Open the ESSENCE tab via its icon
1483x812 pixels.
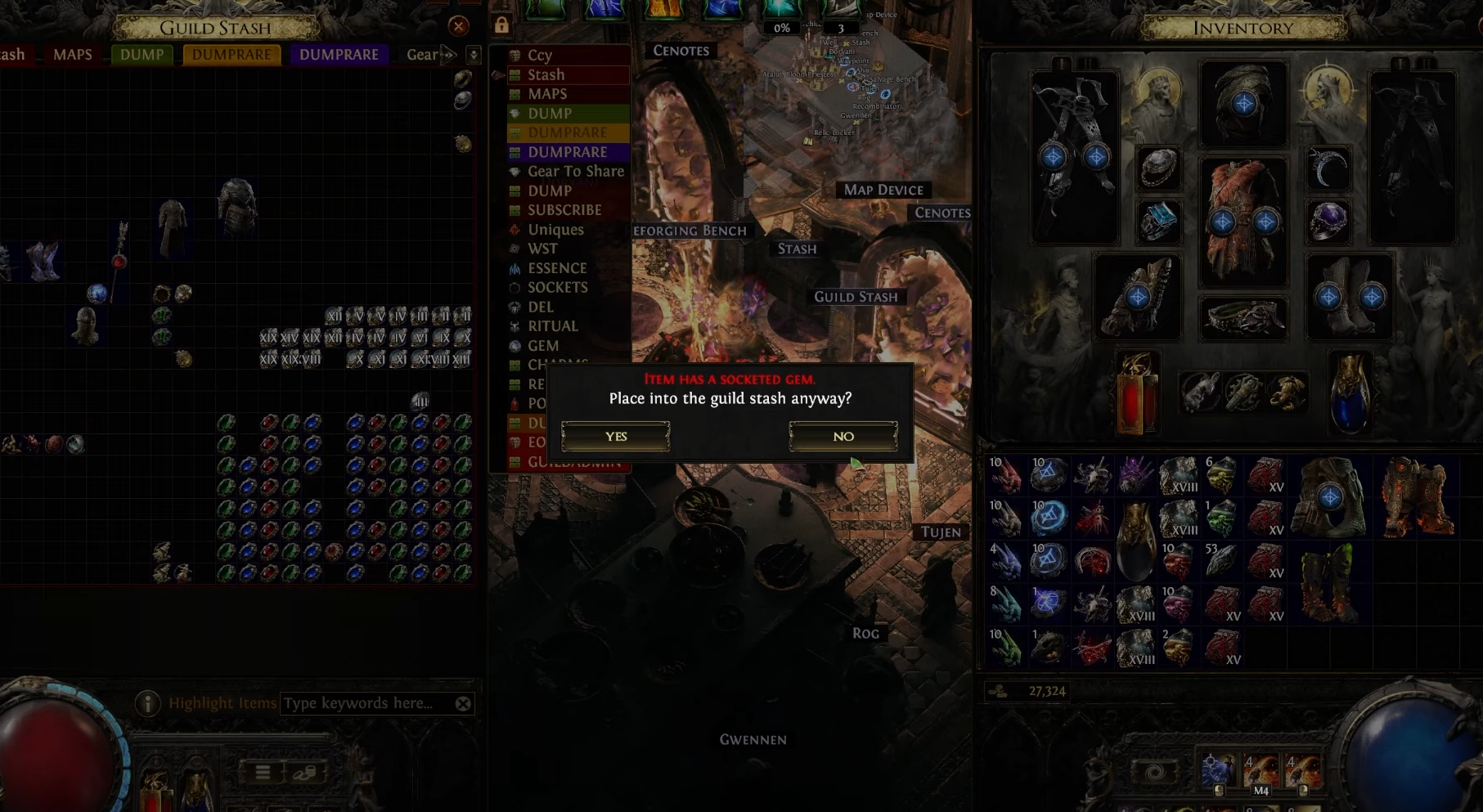point(513,267)
